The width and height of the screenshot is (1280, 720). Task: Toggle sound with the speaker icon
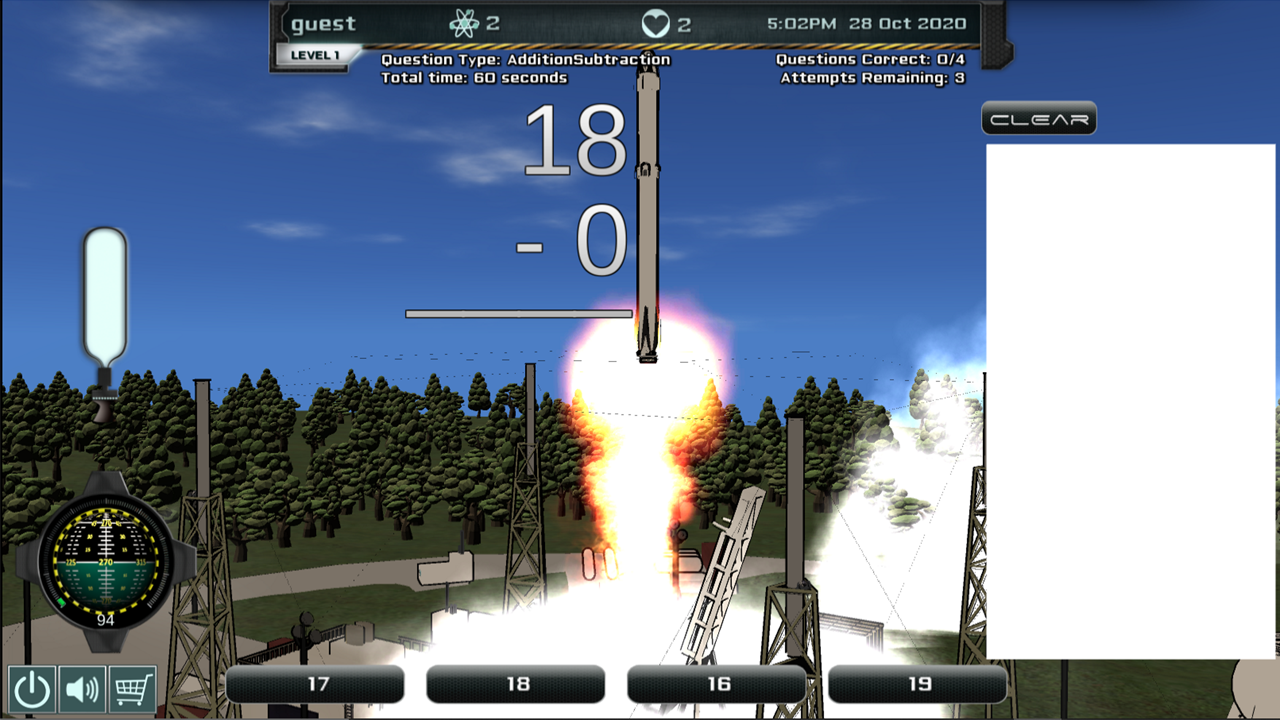tap(82, 689)
